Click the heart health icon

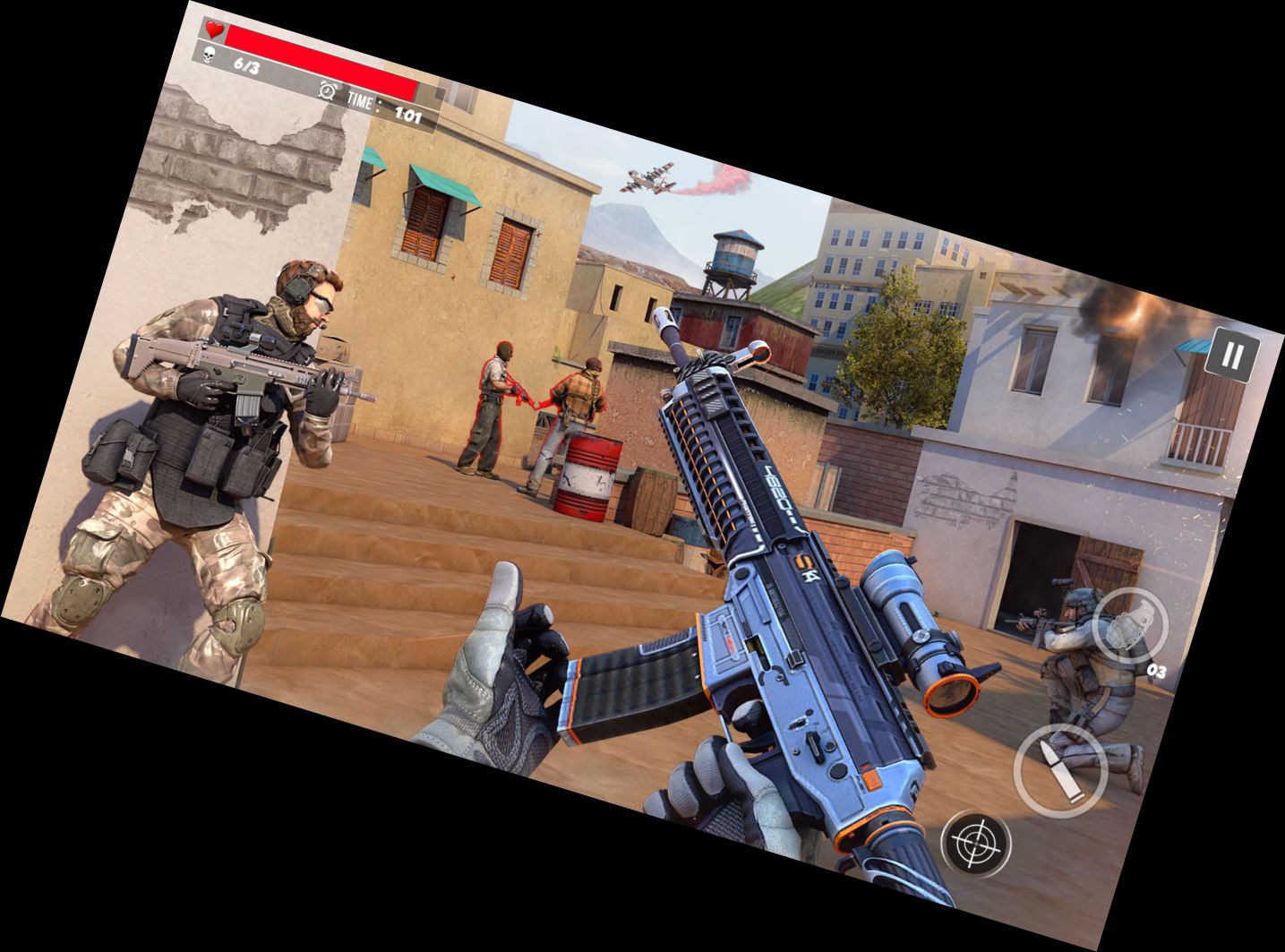[x=213, y=28]
